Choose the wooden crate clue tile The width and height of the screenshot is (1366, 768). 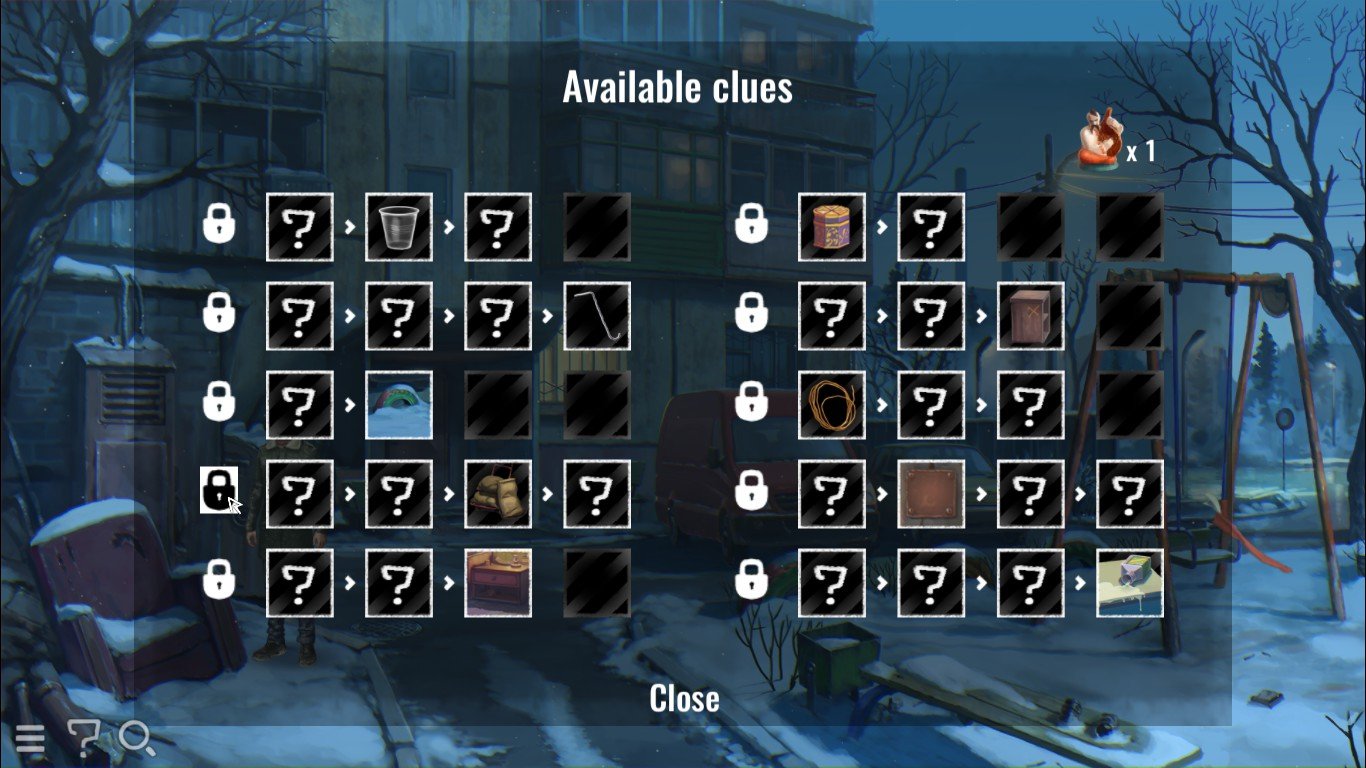pyautogui.click(x=1030, y=316)
